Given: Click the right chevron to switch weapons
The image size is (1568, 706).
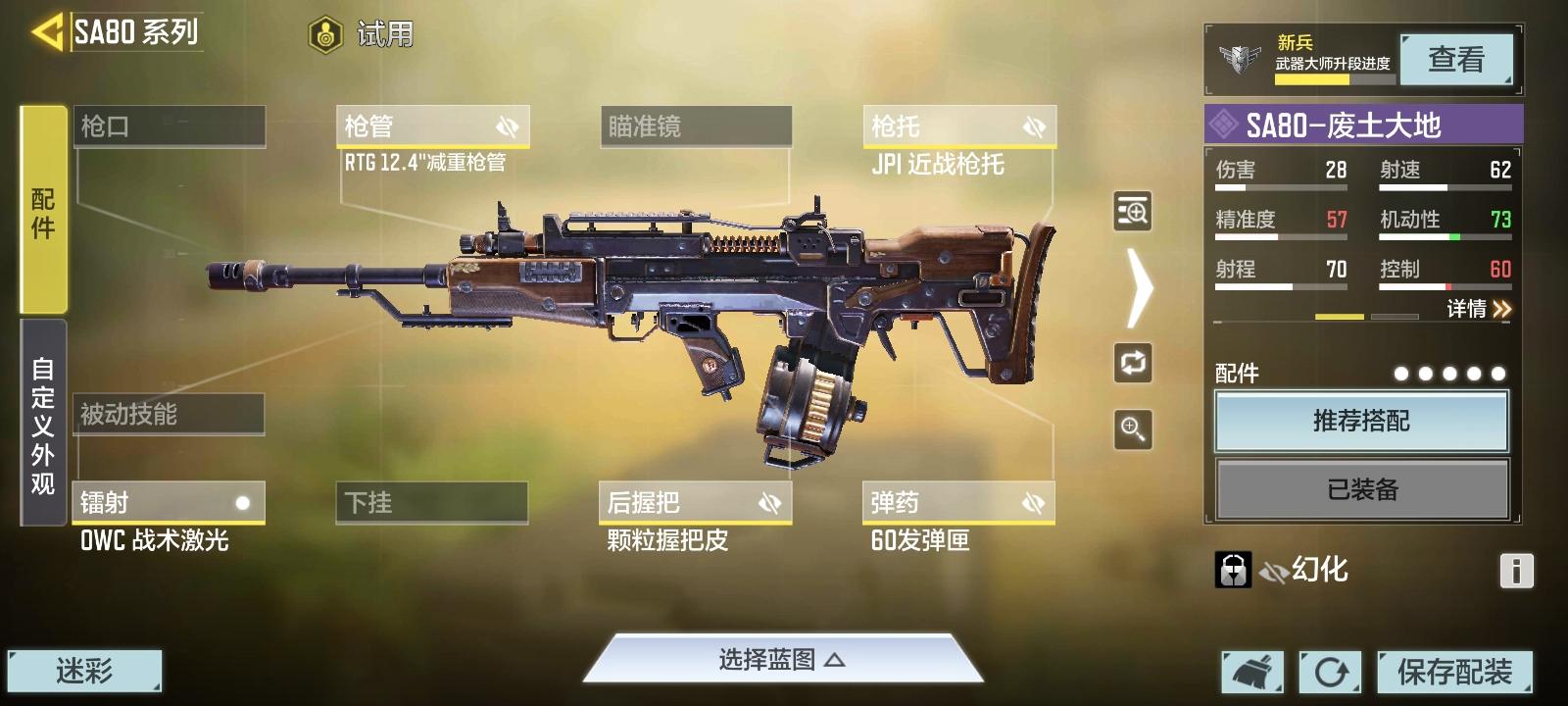Looking at the screenshot, I should (1137, 289).
